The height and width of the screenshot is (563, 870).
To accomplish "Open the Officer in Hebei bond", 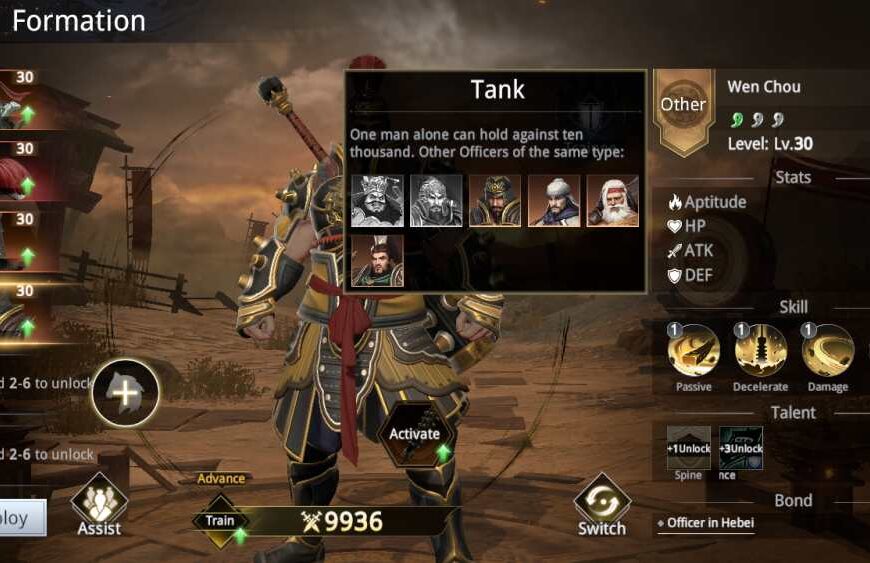I will [x=712, y=523].
